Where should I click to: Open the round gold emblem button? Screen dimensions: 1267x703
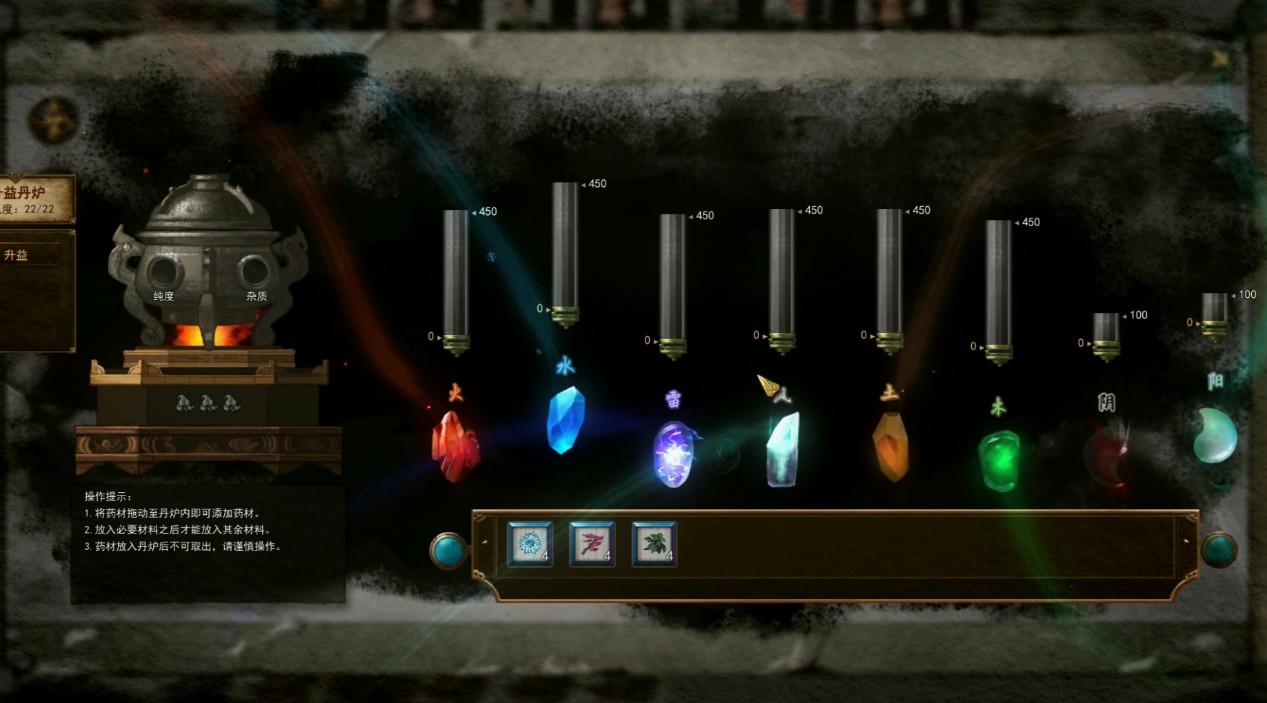53,120
